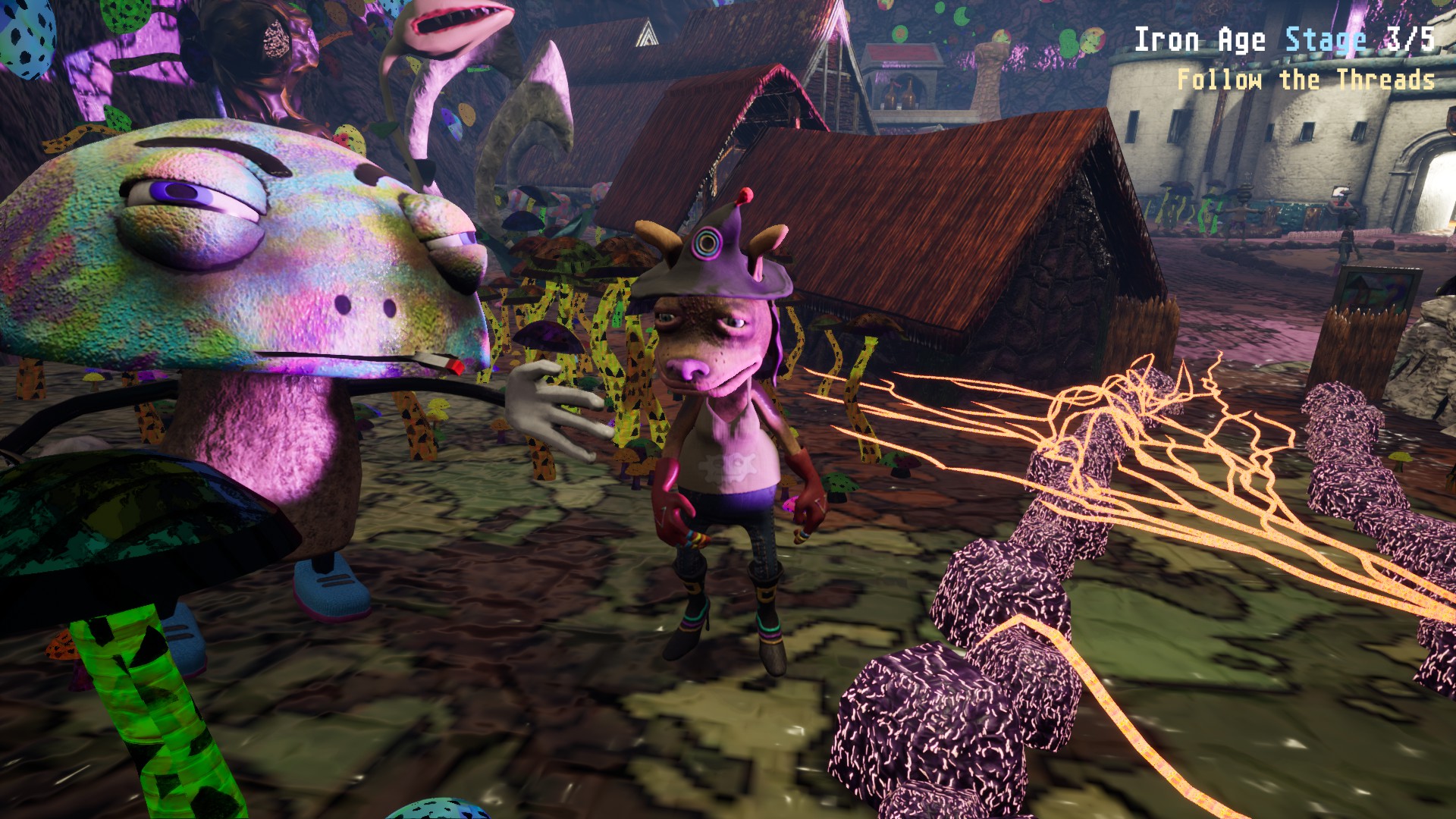
Task: Select the Follow the Threads objective
Action: click(1305, 80)
